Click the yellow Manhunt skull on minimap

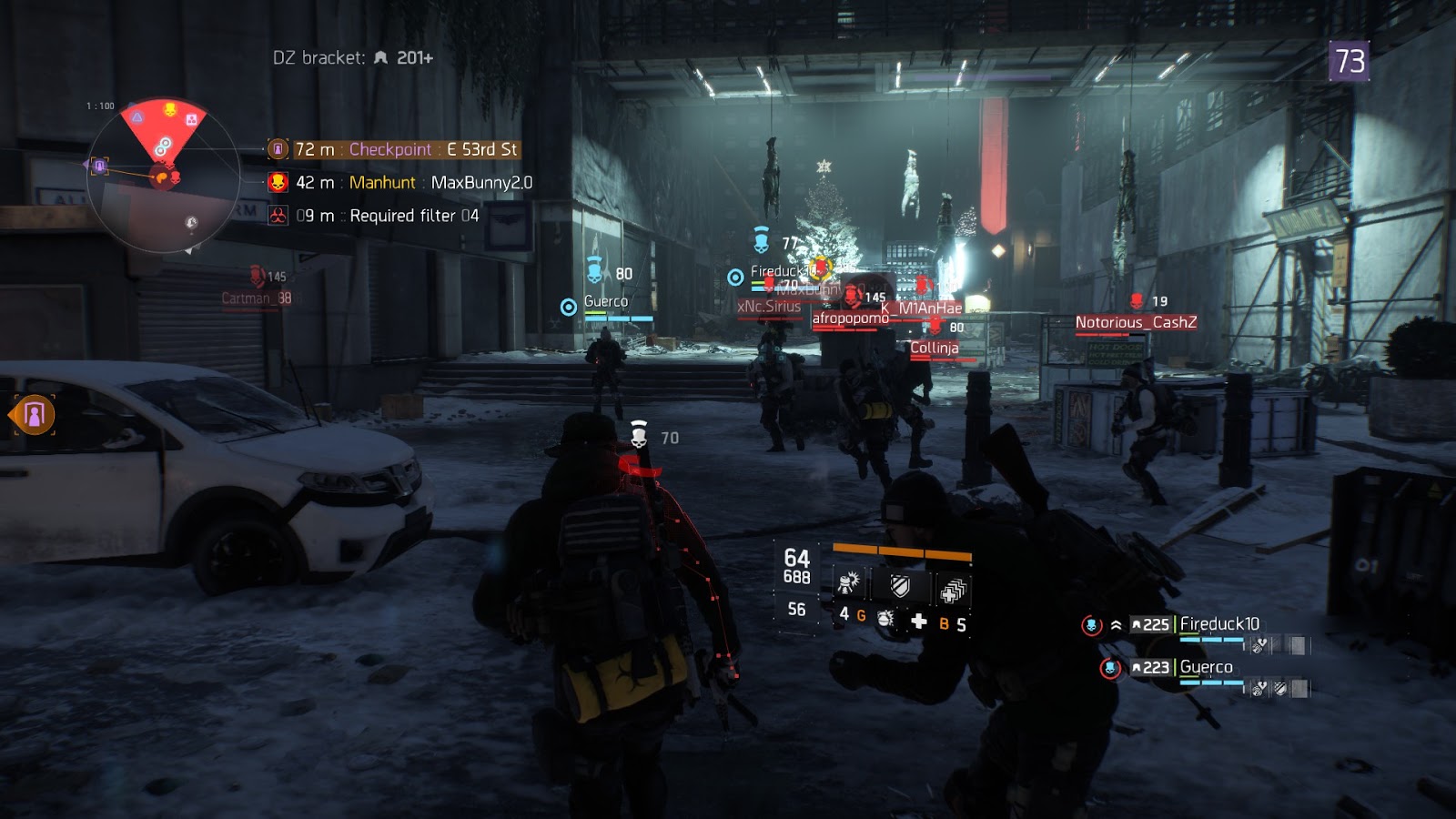[169, 110]
